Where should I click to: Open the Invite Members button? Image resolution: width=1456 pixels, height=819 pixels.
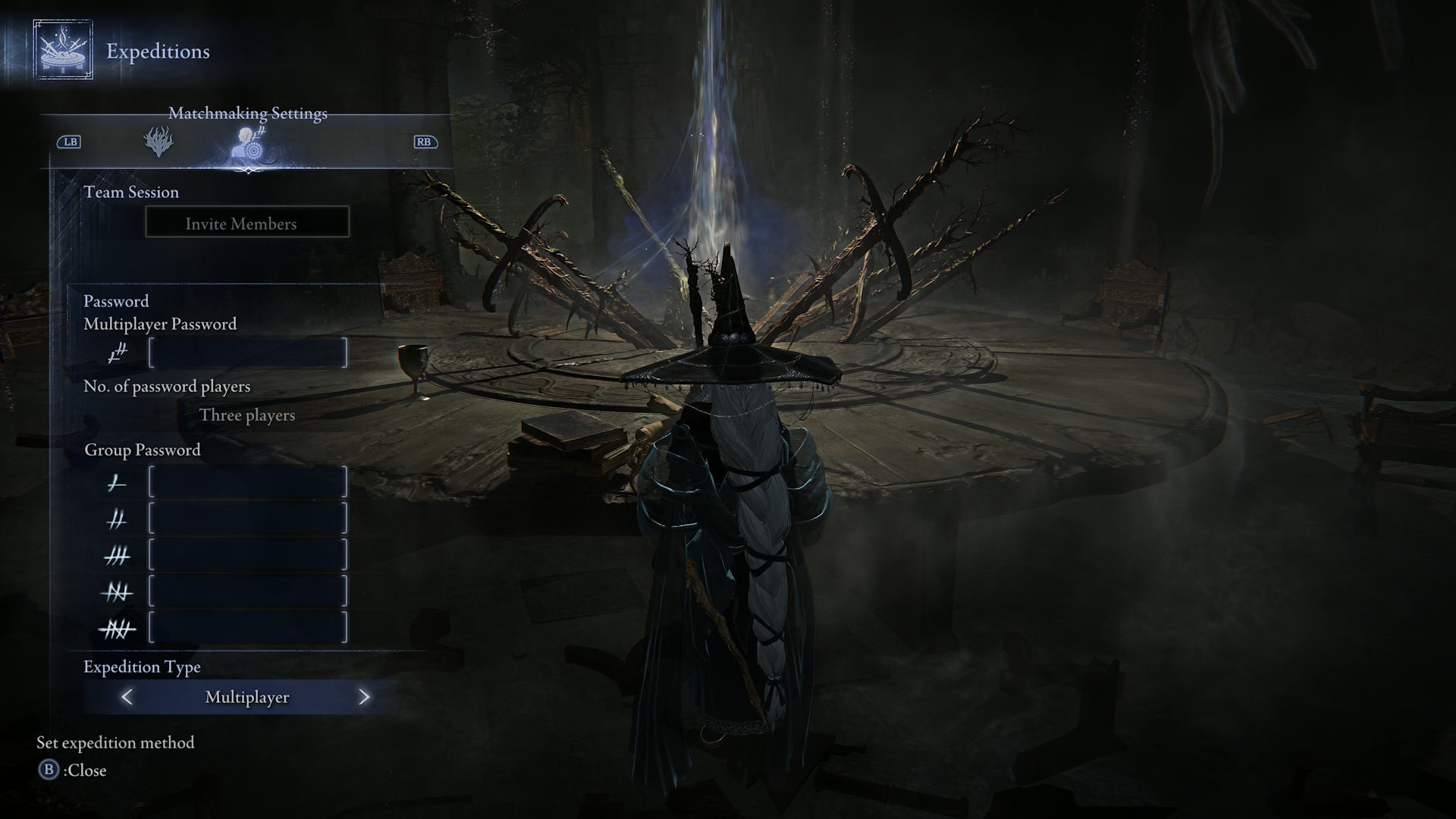247,223
